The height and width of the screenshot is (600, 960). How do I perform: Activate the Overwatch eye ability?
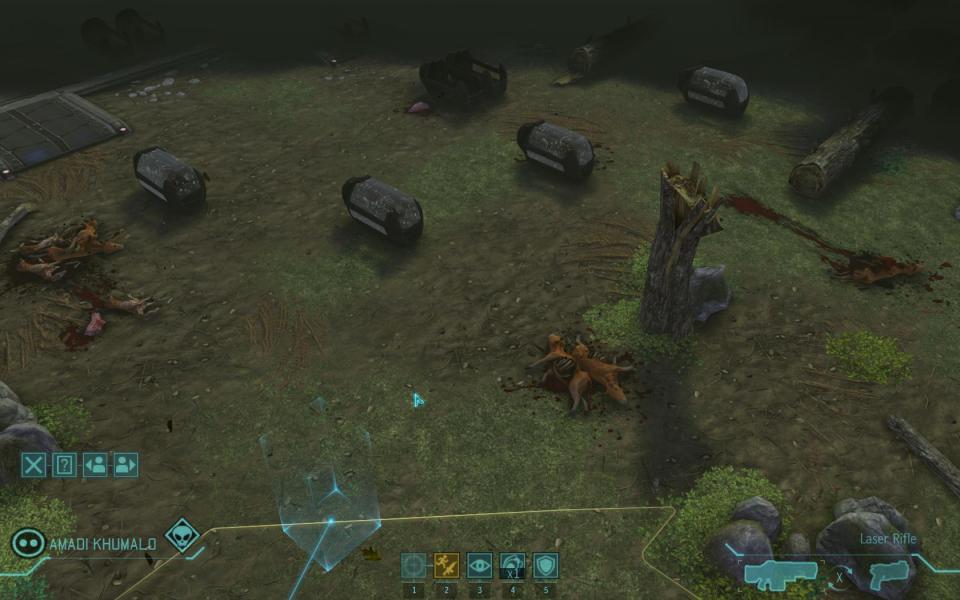(x=479, y=566)
